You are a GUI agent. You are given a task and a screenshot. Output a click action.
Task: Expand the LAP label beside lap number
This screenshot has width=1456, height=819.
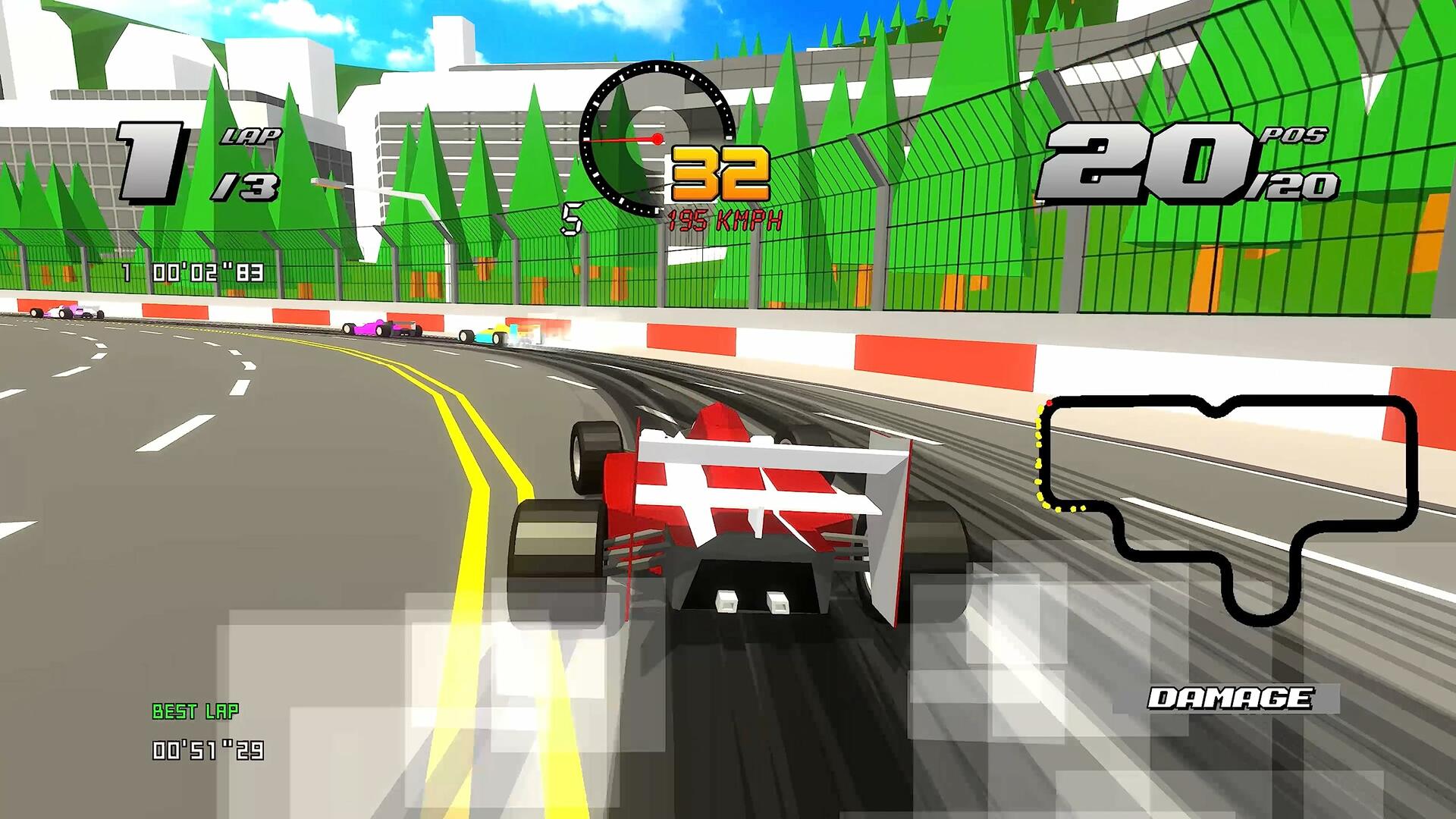pyautogui.click(x=250, y=138)
